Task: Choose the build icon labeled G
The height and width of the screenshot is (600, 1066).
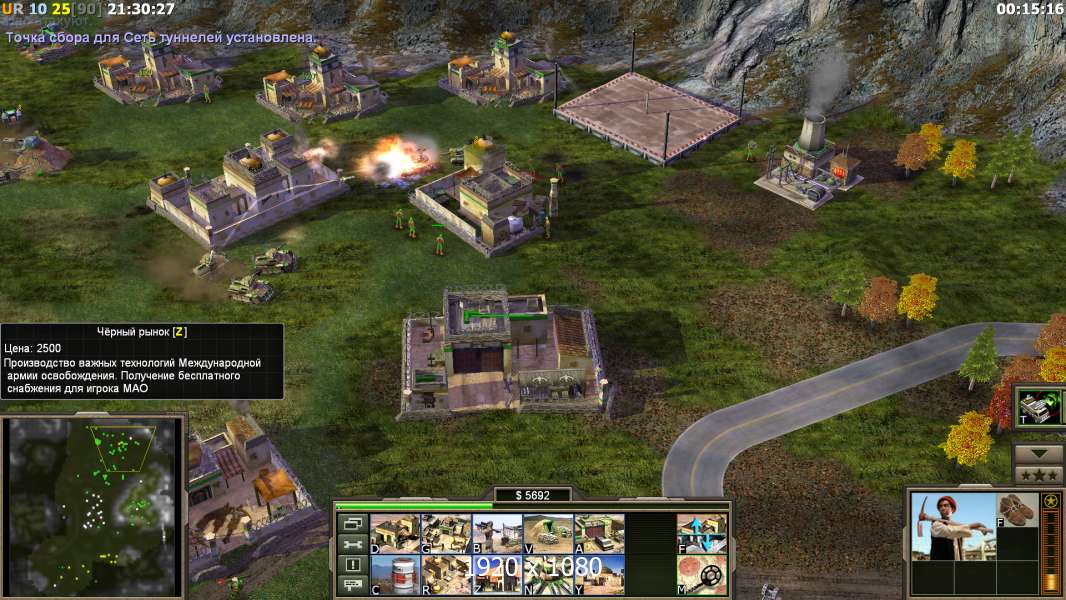Action: (x=446, y=533)
